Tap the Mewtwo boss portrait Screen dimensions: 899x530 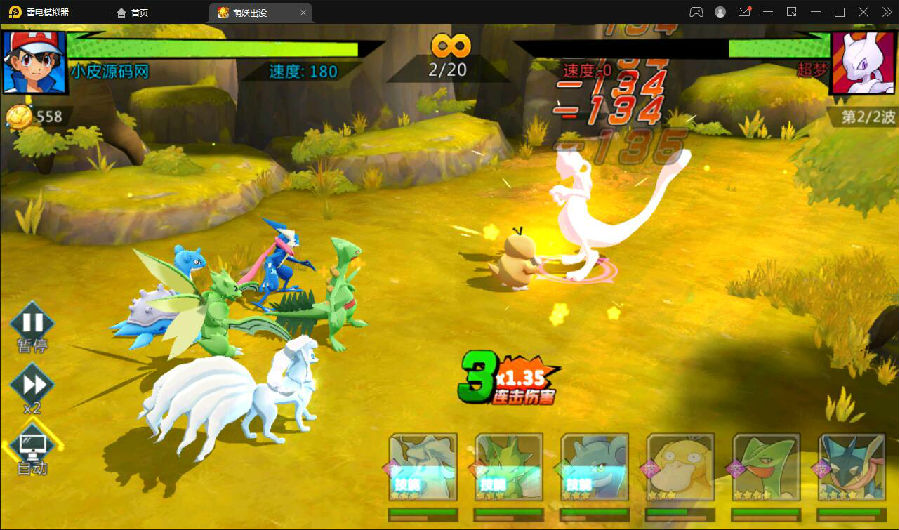[x=863, y=62]
